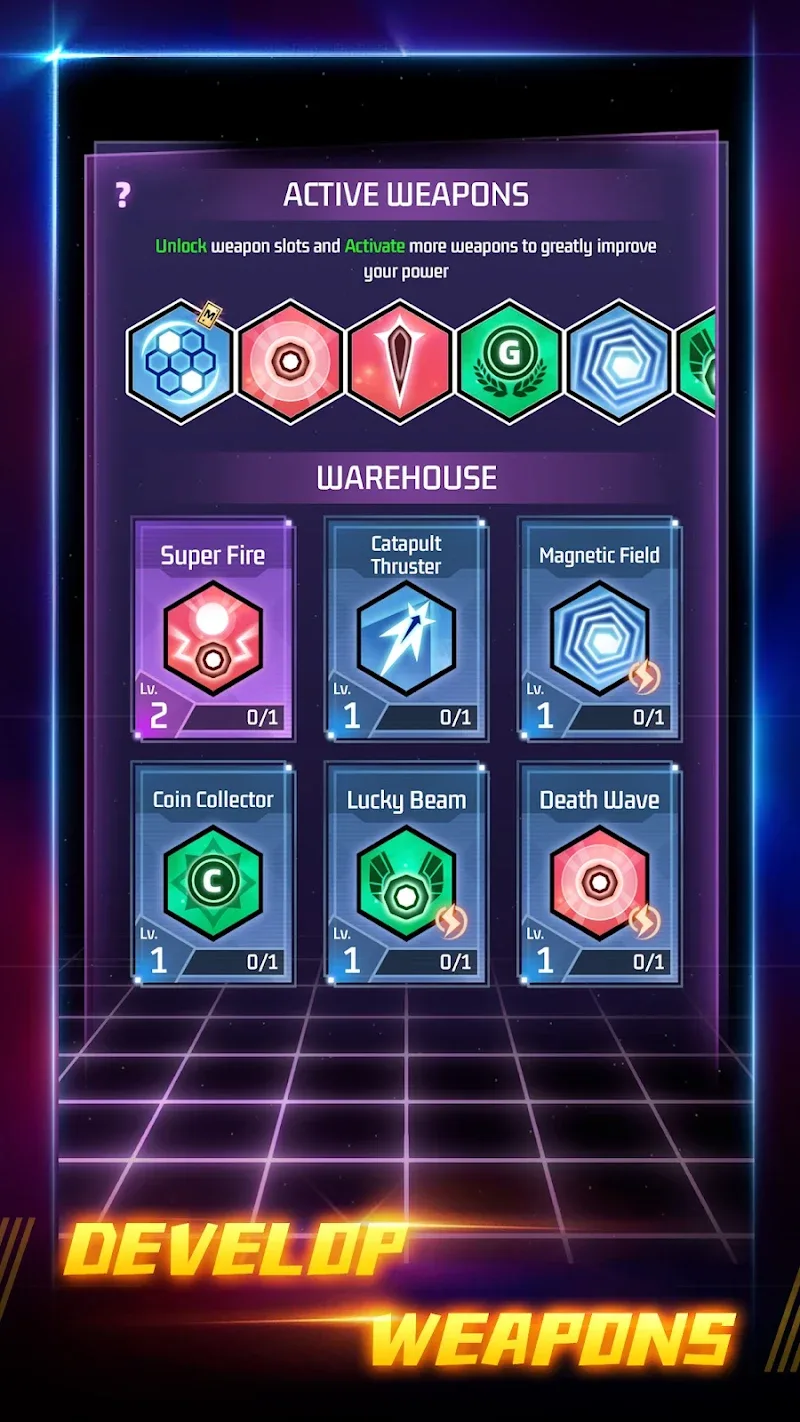Select the red ring active weapon slot

[x=290, y=361]
